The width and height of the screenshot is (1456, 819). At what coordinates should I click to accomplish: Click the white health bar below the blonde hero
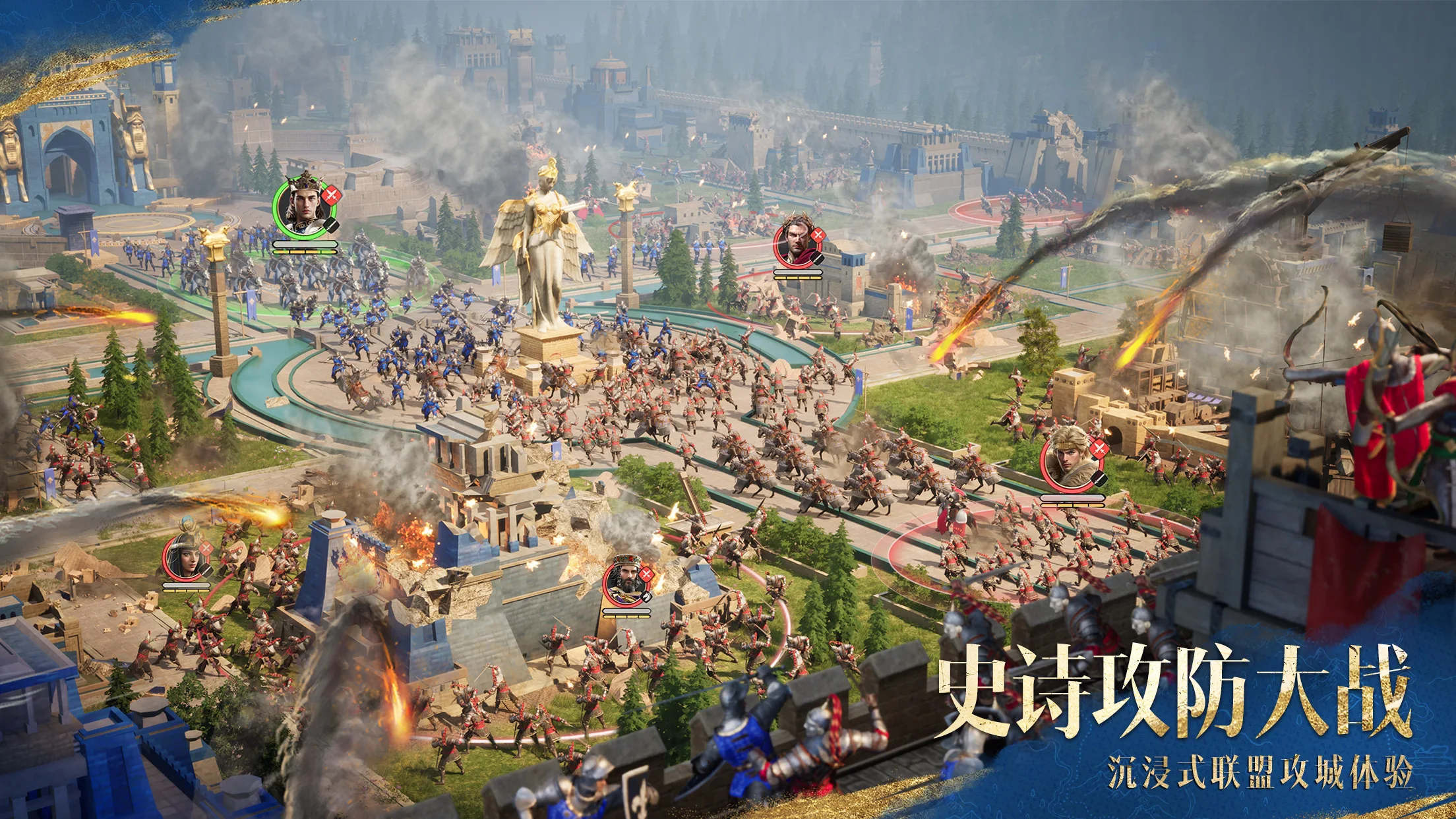tap(1072, 497)
